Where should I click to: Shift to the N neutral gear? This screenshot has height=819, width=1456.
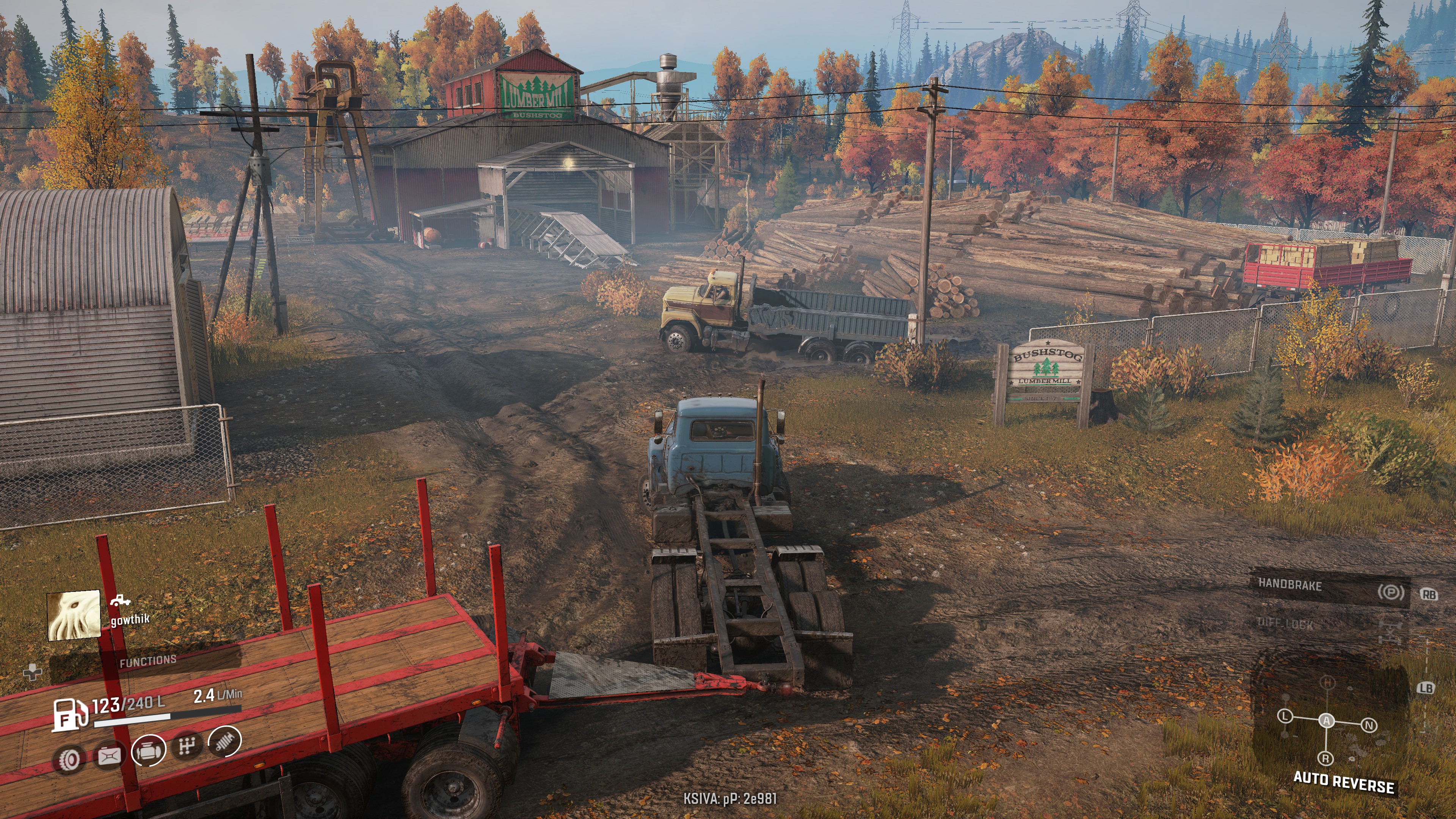[x=1368, y=725]
